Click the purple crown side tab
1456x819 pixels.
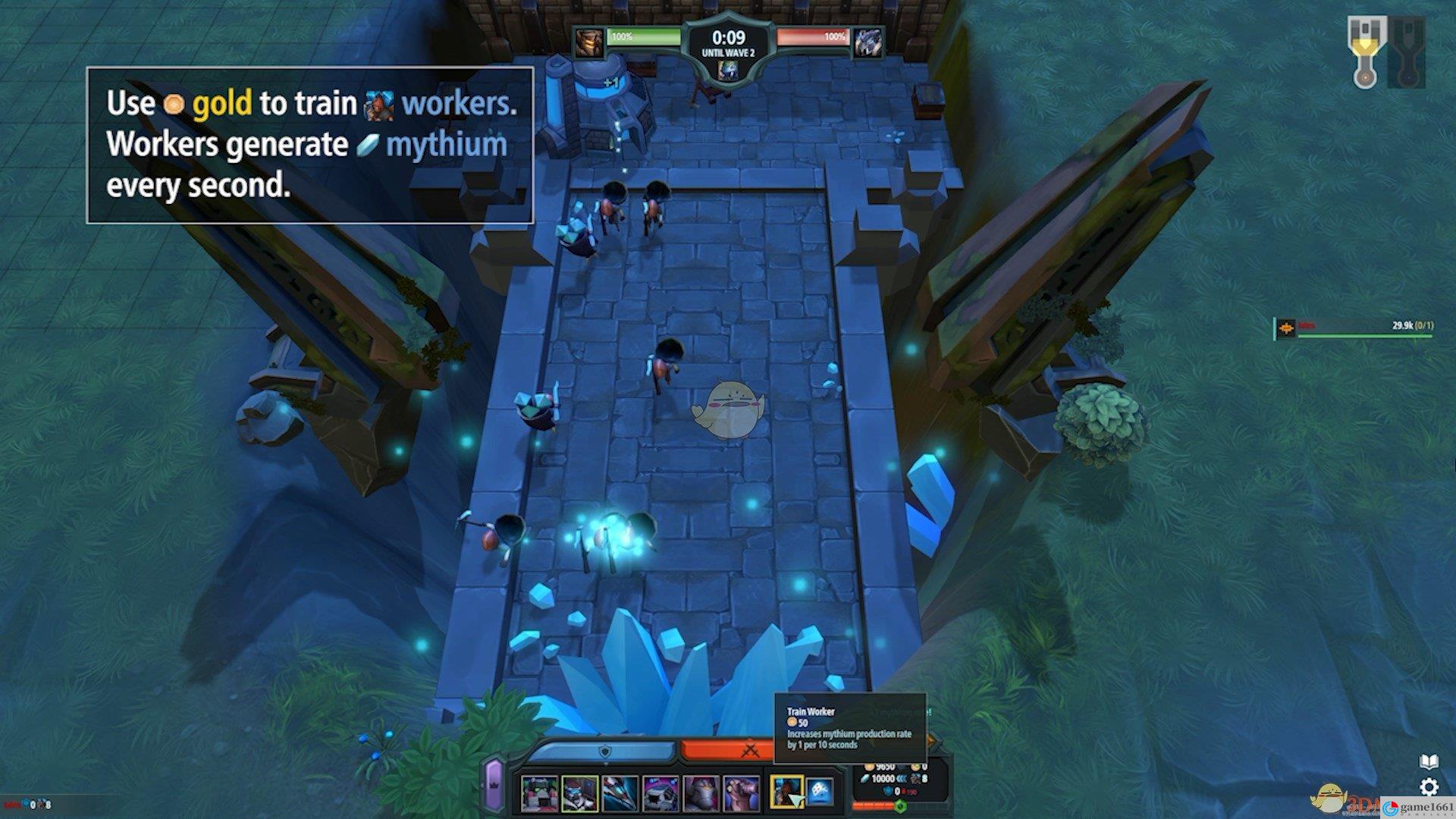(x=494, y=784)
